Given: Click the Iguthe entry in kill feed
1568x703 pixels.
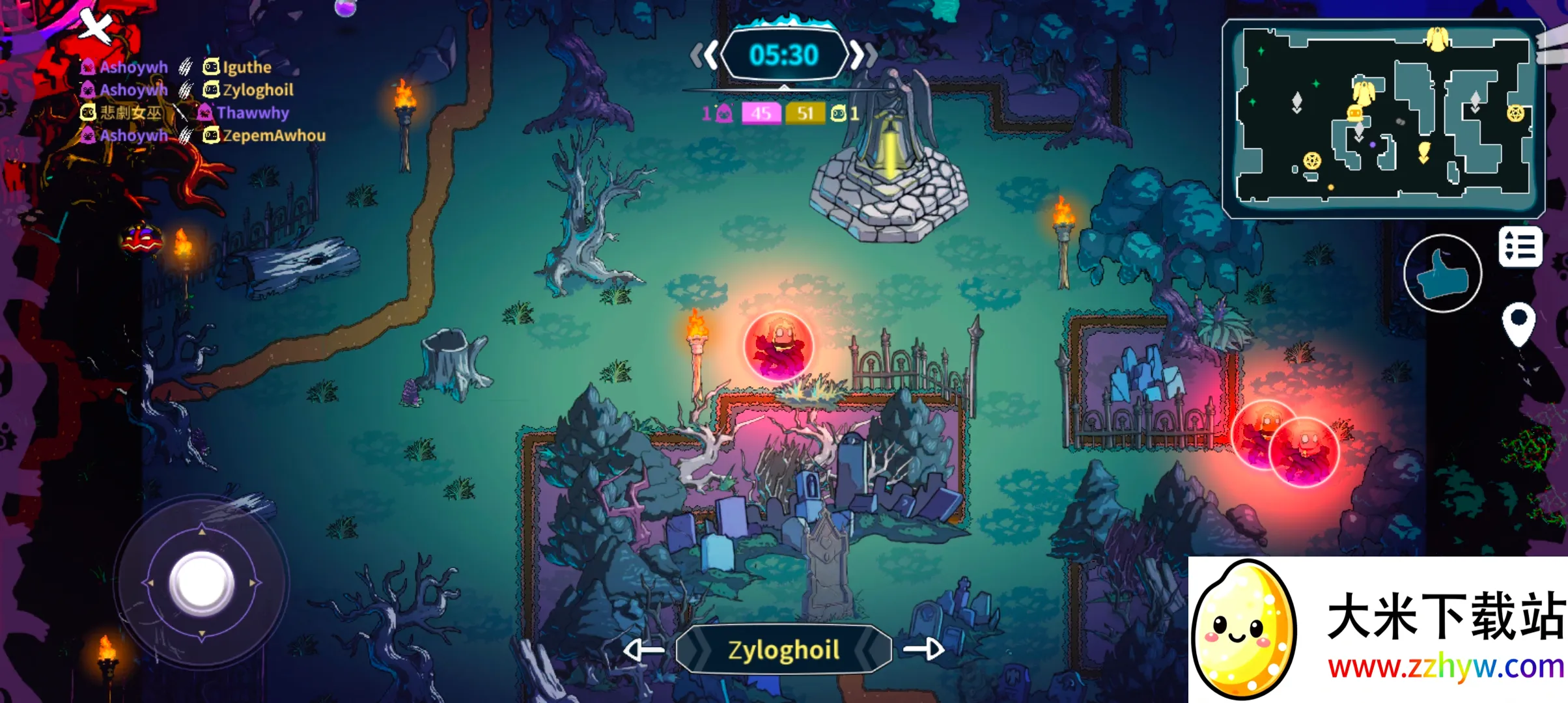Looking at the screenshot, I should 247,67.
